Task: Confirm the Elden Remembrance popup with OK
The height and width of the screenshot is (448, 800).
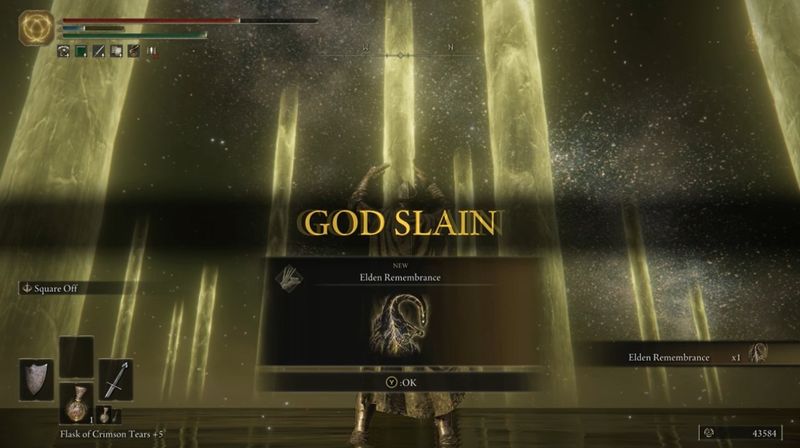Action: (399, 380)
